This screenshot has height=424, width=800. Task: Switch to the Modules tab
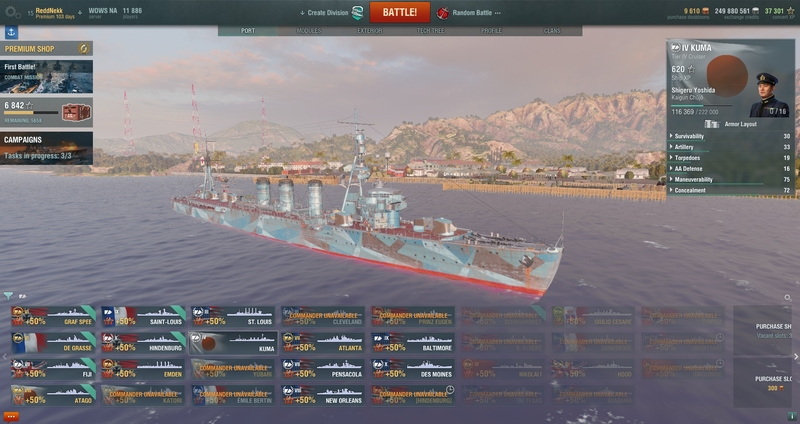pyautogui.click(x=309, y=31)
